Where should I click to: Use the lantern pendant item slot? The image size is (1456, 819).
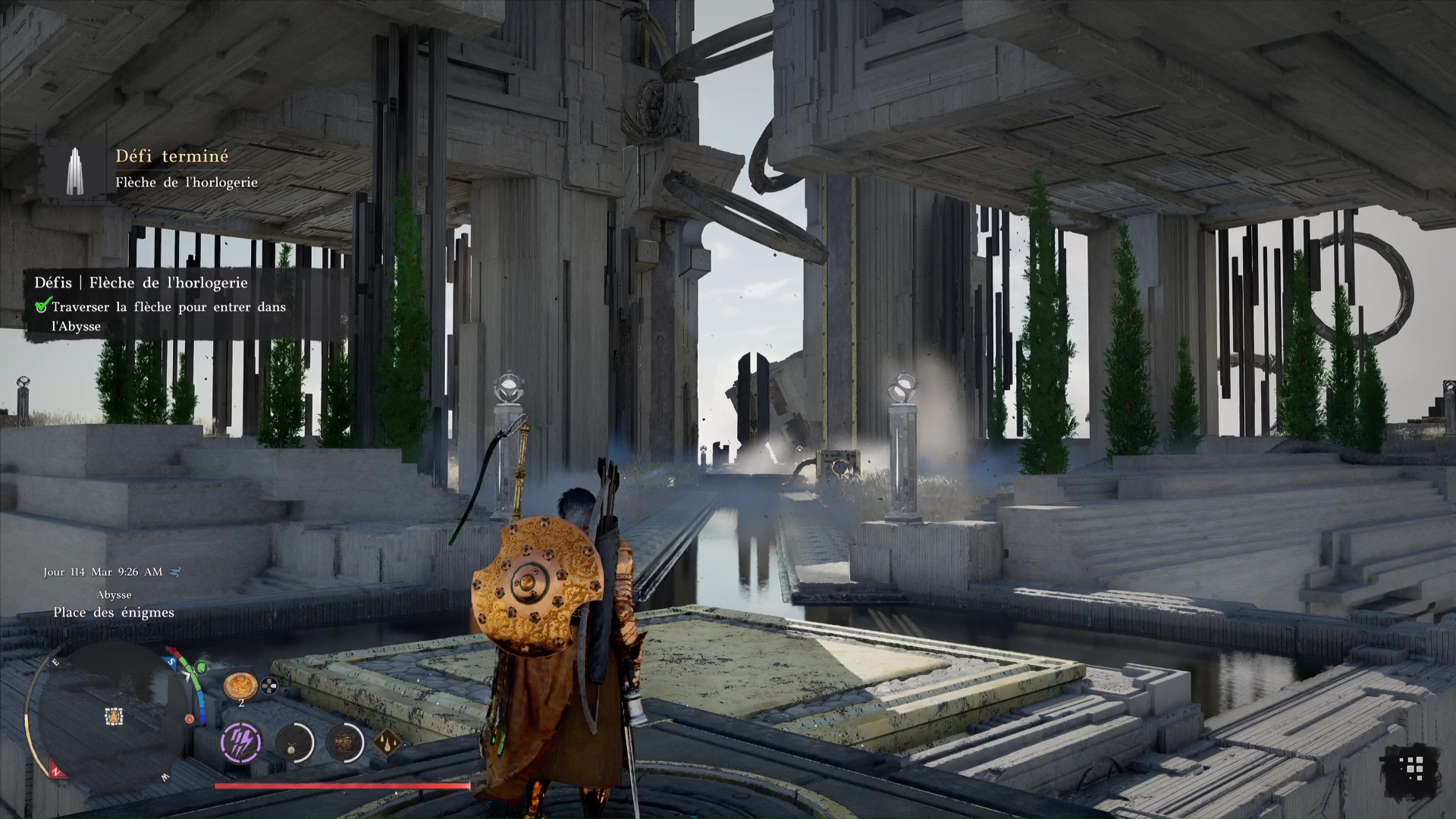coord(293,742)
